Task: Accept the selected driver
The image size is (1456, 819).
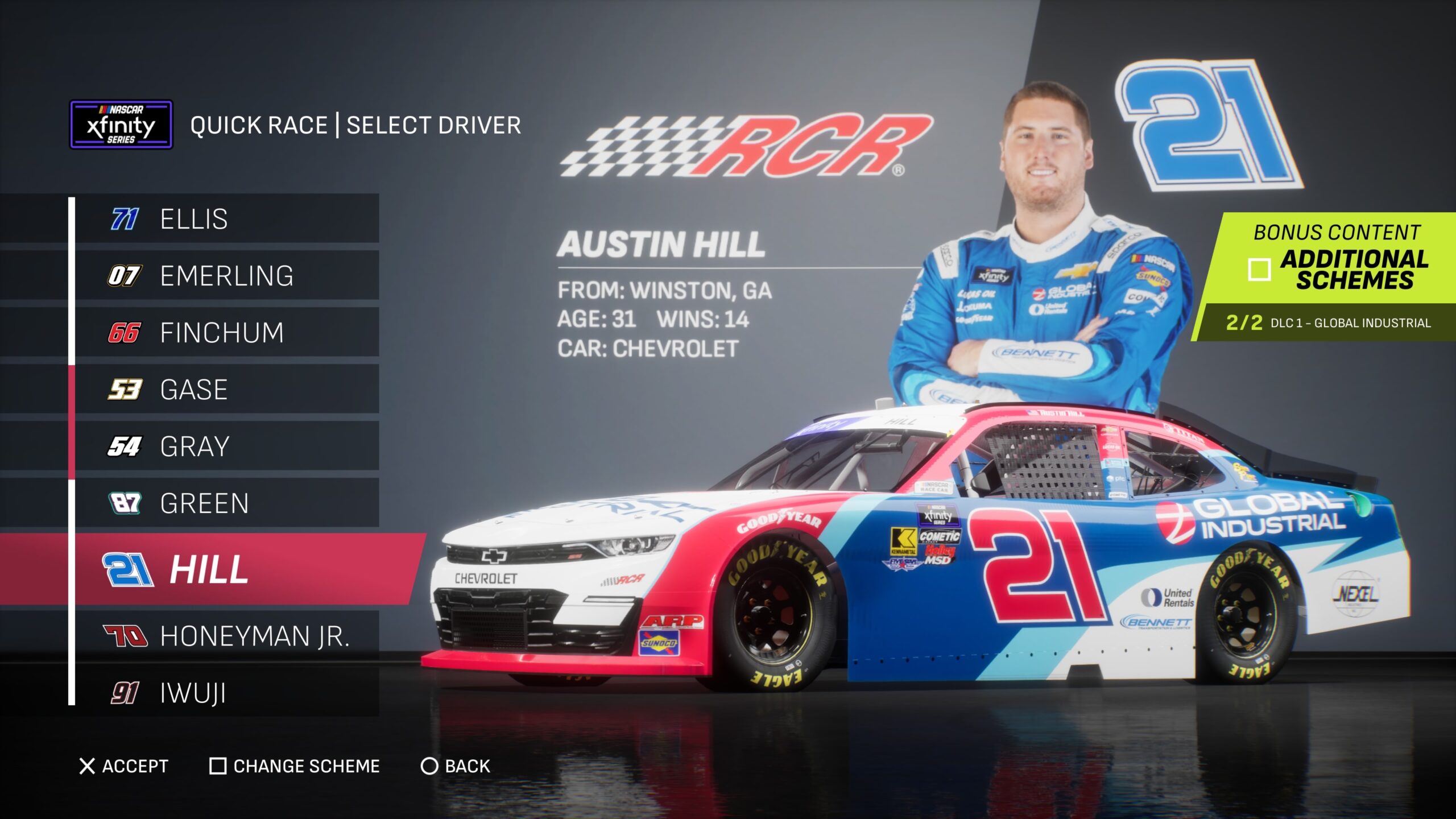Action: (124, 766)
